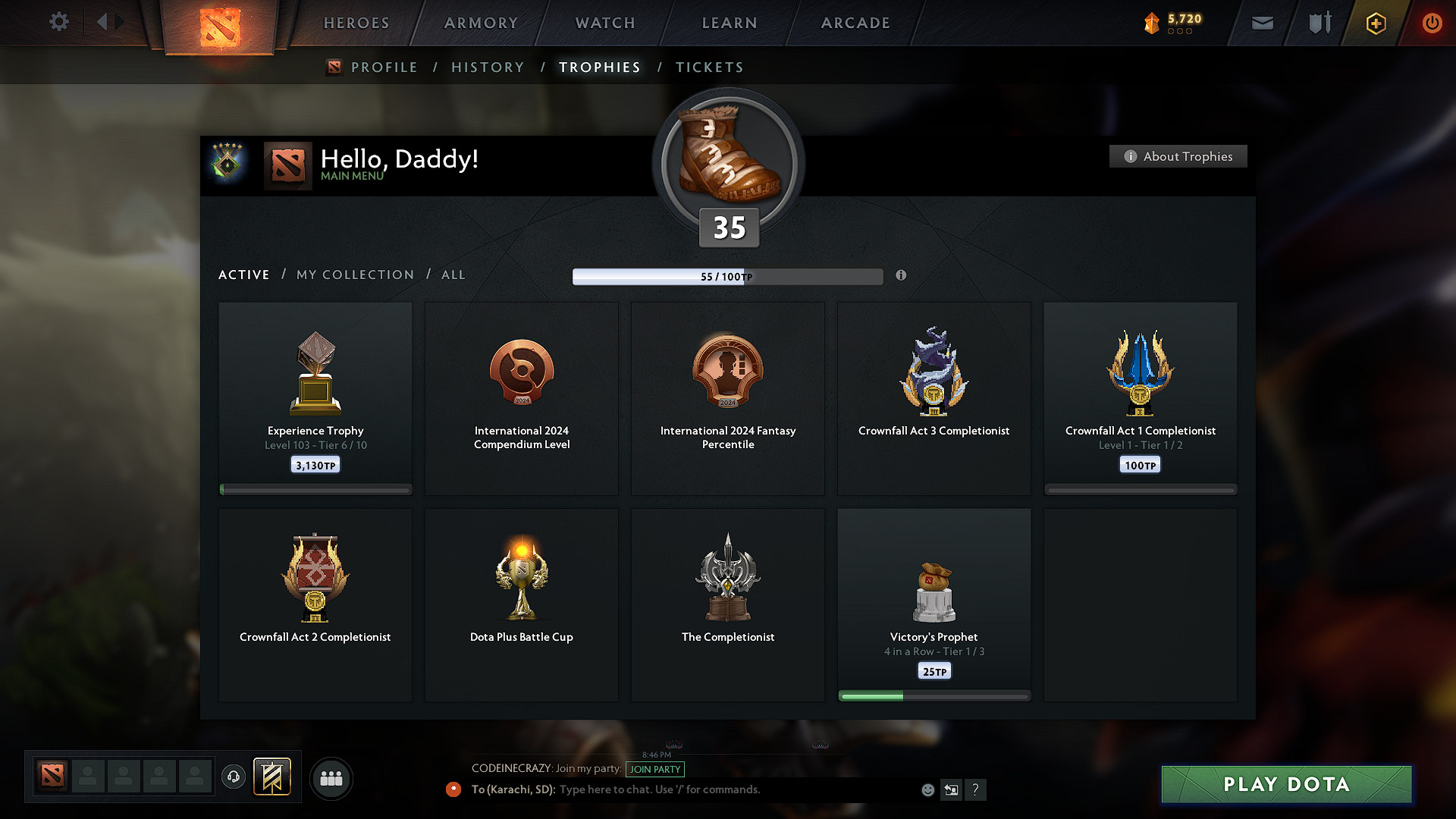The width and height of the screenshot is (1456, 819).
Task: Click the PLAY DOTA button
Action: pyautogui.click(x=1285, y=784)
